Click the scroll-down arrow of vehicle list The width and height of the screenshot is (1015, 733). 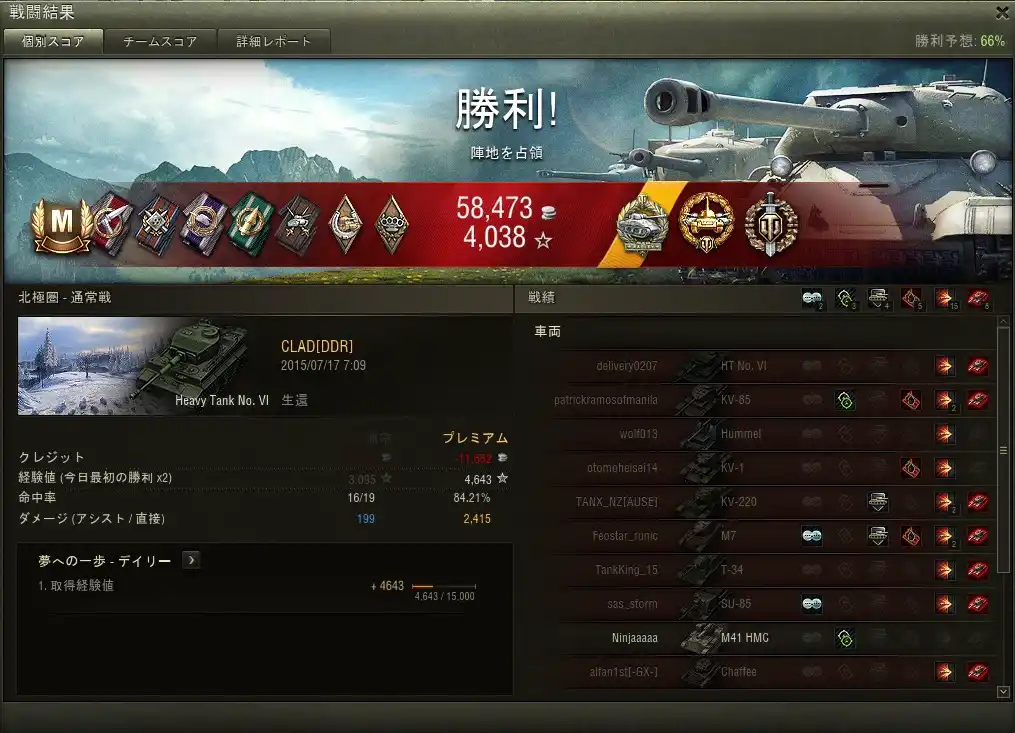[1003, 691]
